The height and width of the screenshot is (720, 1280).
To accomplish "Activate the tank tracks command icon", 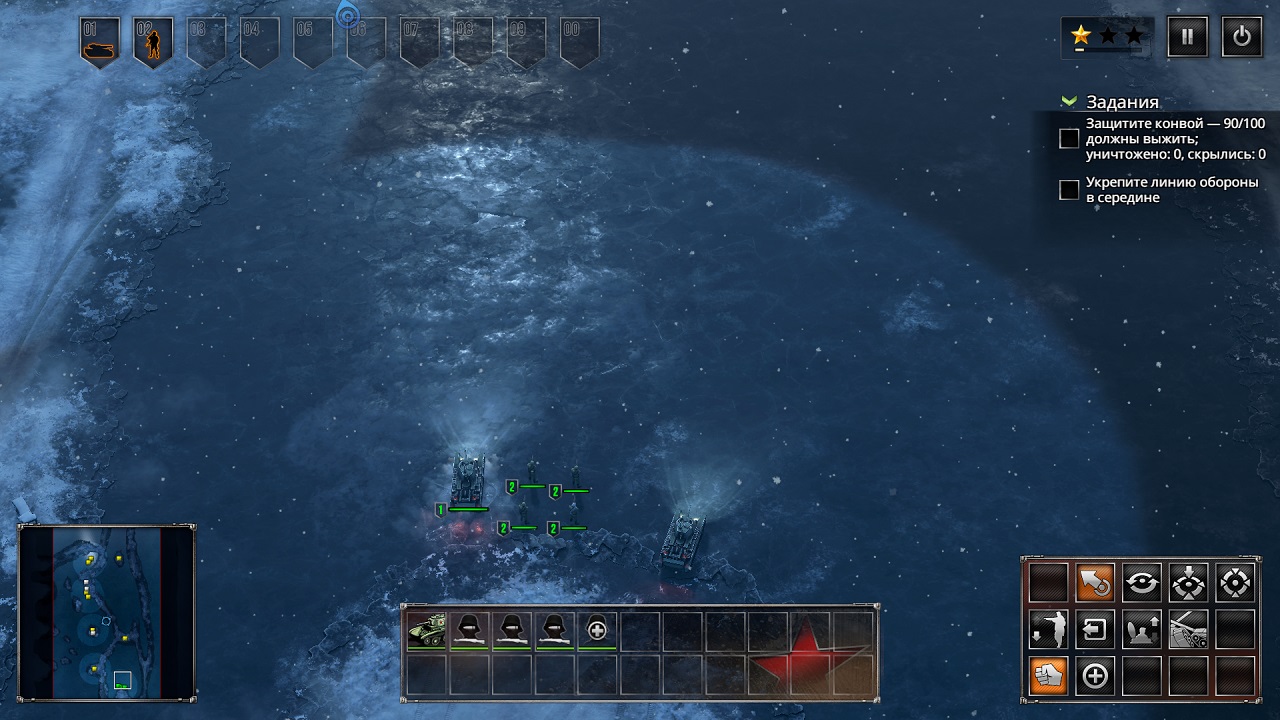I will point(1188,629).
